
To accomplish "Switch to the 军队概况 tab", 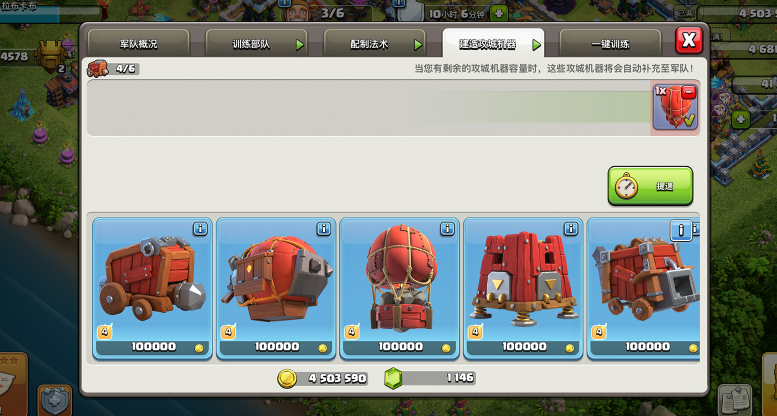I will pyautogui.click(x=139, y=45).
